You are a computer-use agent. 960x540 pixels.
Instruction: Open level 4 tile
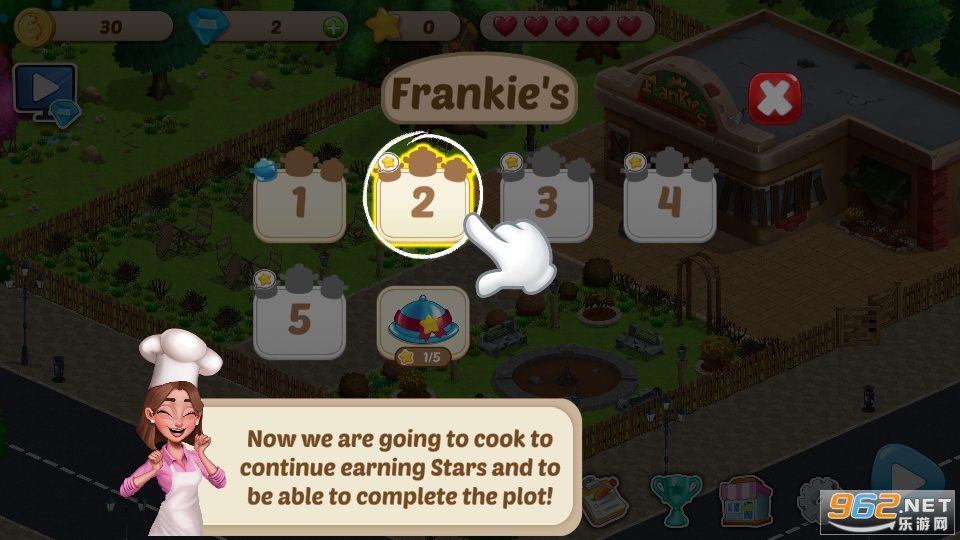(x=669, y=202)
